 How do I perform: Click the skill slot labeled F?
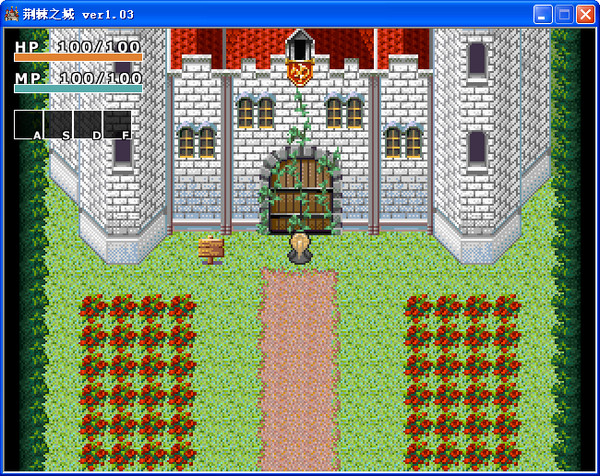point(117,124)
